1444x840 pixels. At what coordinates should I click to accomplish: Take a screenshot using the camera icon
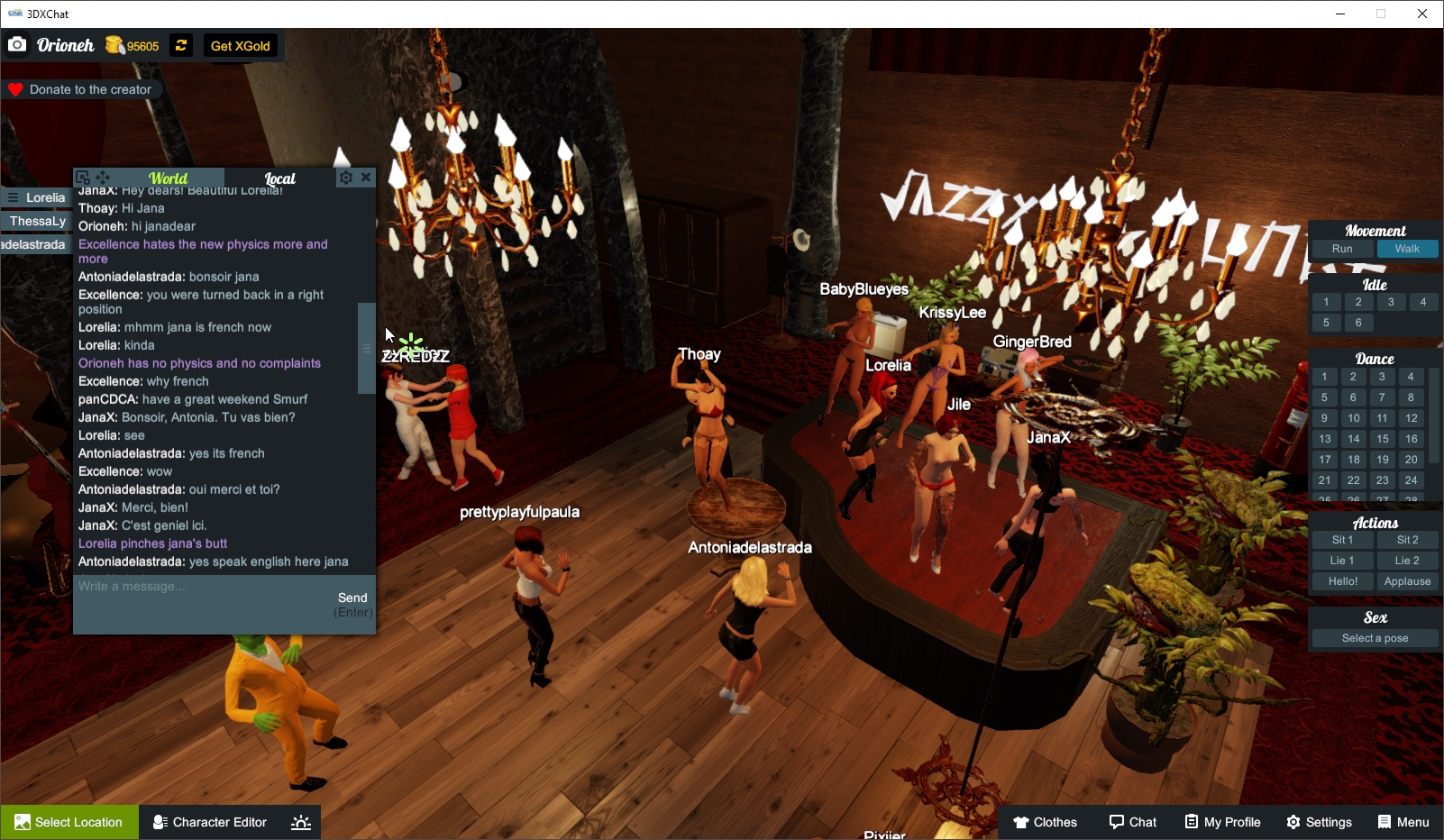point(17,43)
